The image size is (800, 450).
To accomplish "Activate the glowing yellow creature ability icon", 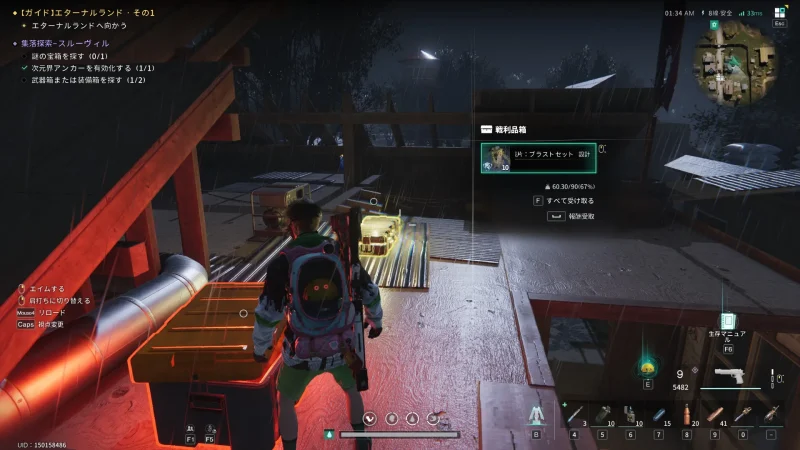I will (647, 365).
